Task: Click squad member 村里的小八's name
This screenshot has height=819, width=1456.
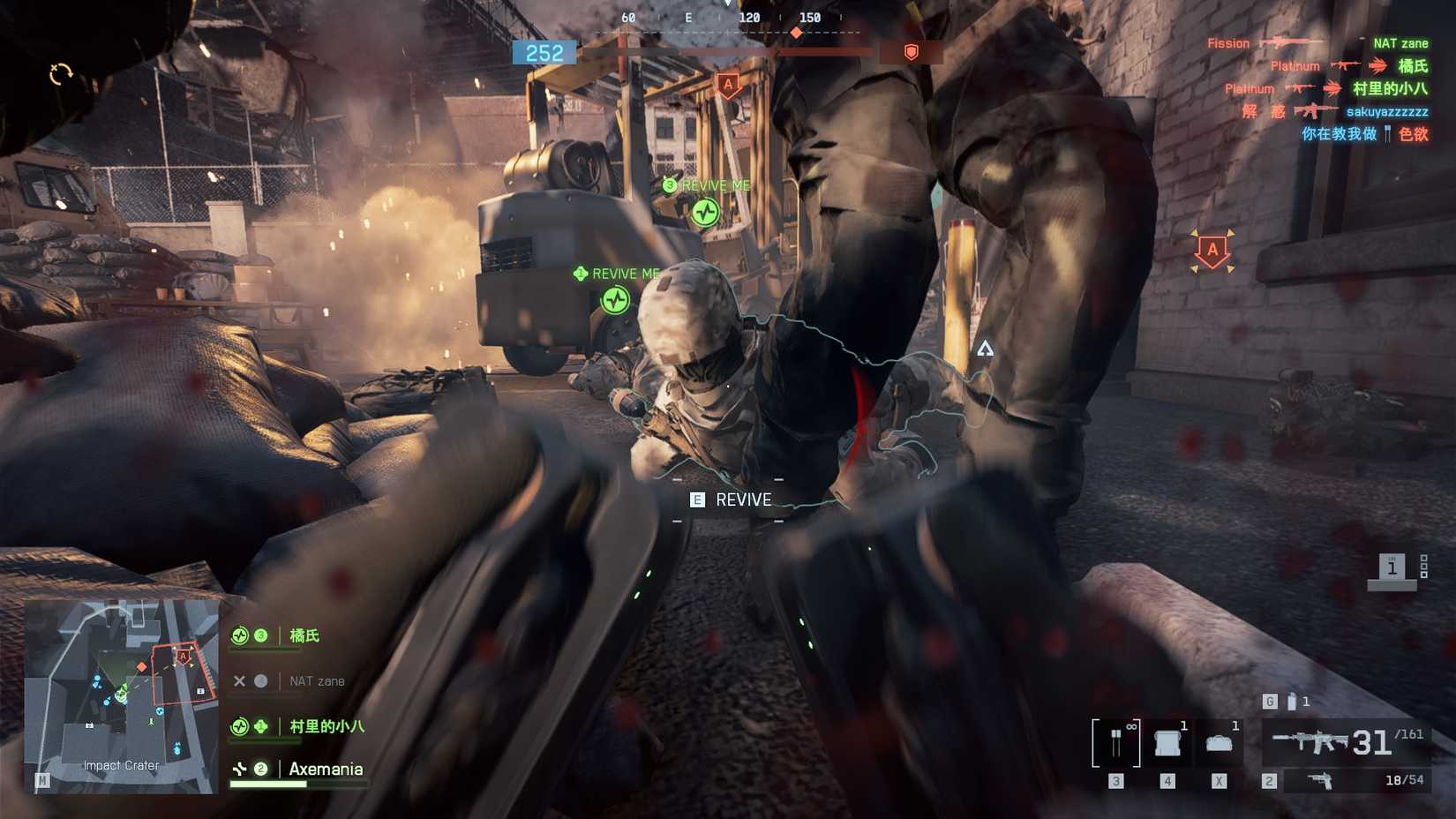Action: [x=326, y=726]
